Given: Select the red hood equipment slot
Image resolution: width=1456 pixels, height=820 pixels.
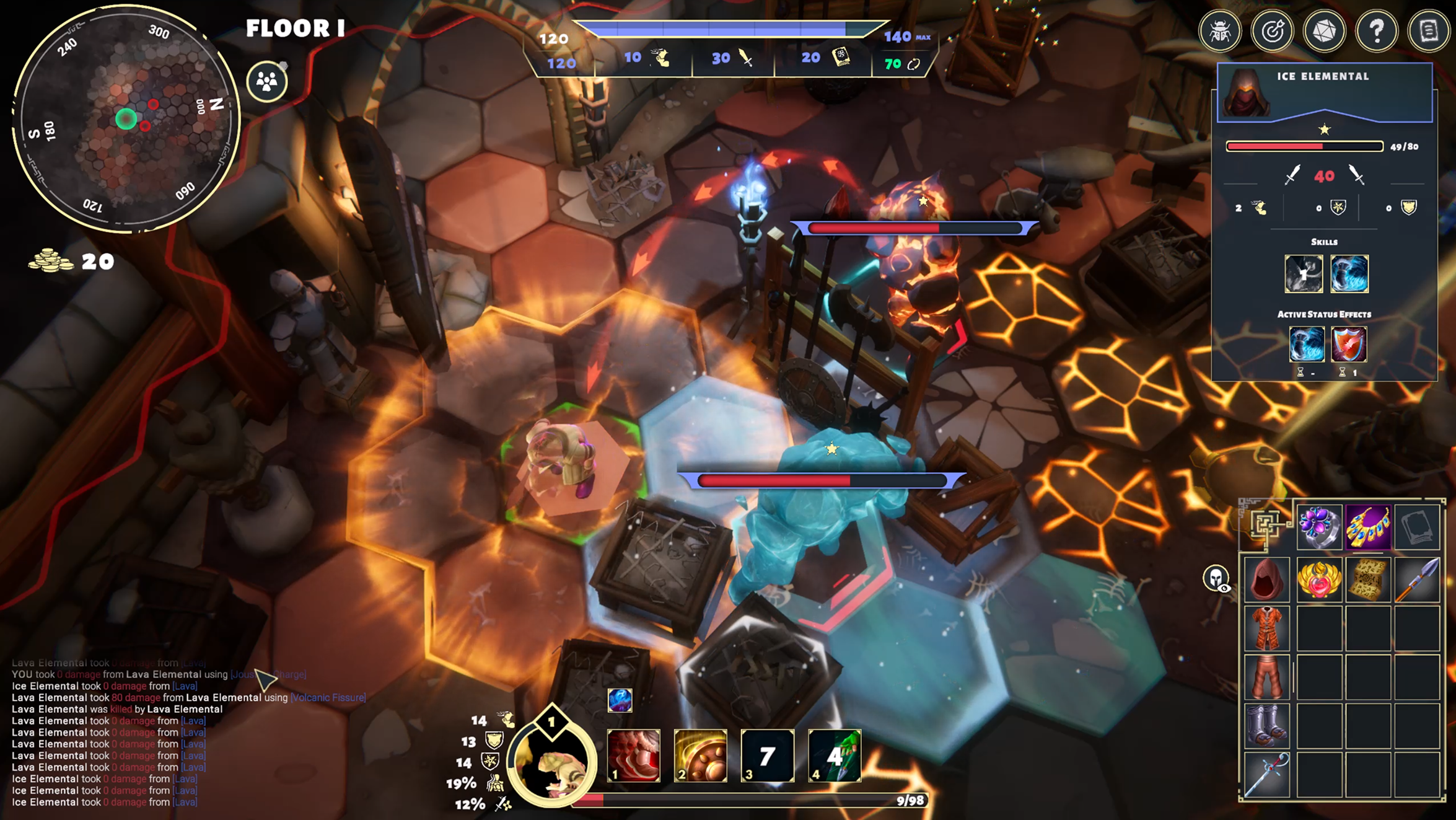Looking at the screenshot, I should 1266,580.
